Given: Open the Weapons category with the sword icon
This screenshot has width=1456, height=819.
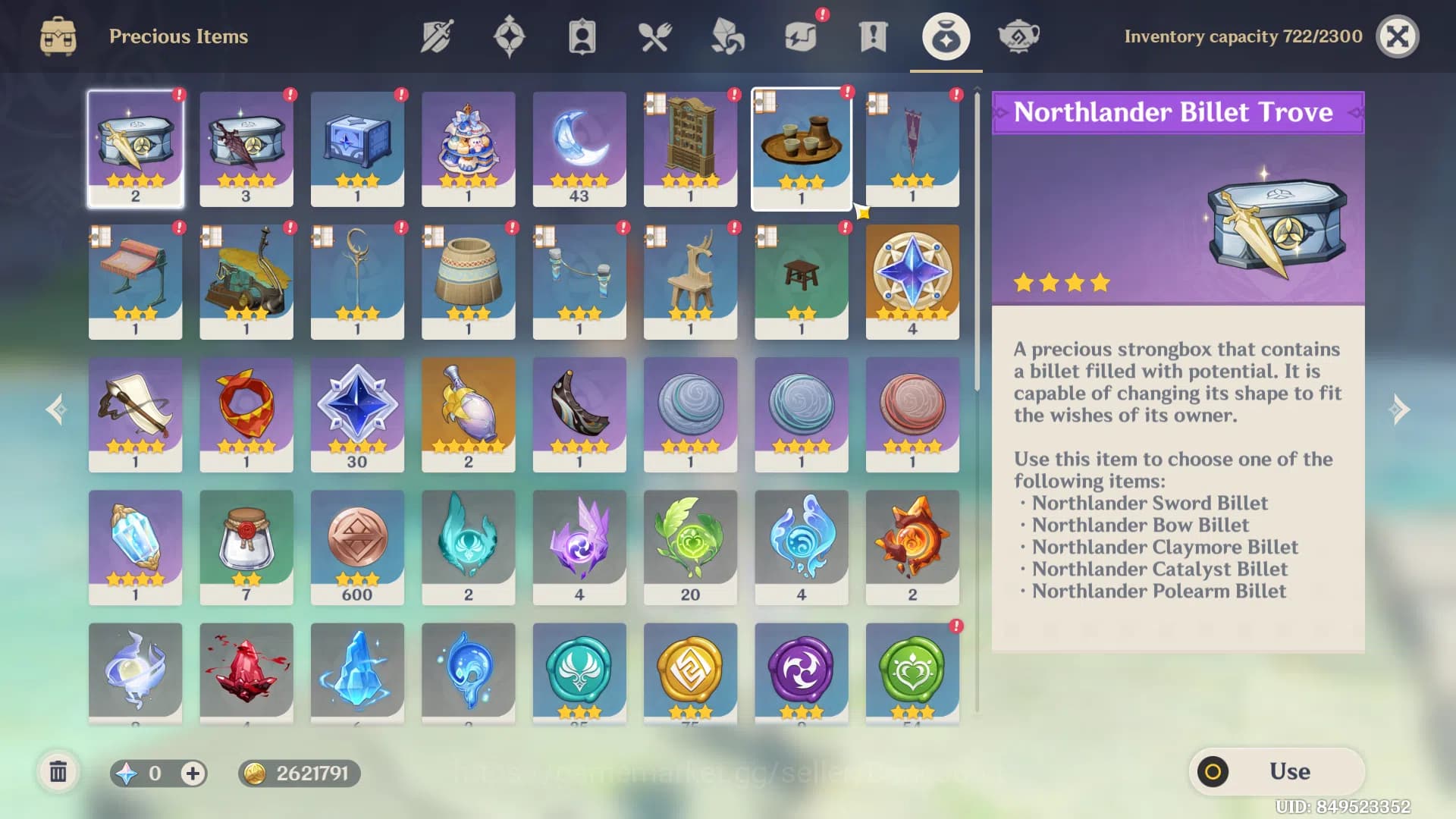Looking at the screenshot, I should [x=436, y=36].
